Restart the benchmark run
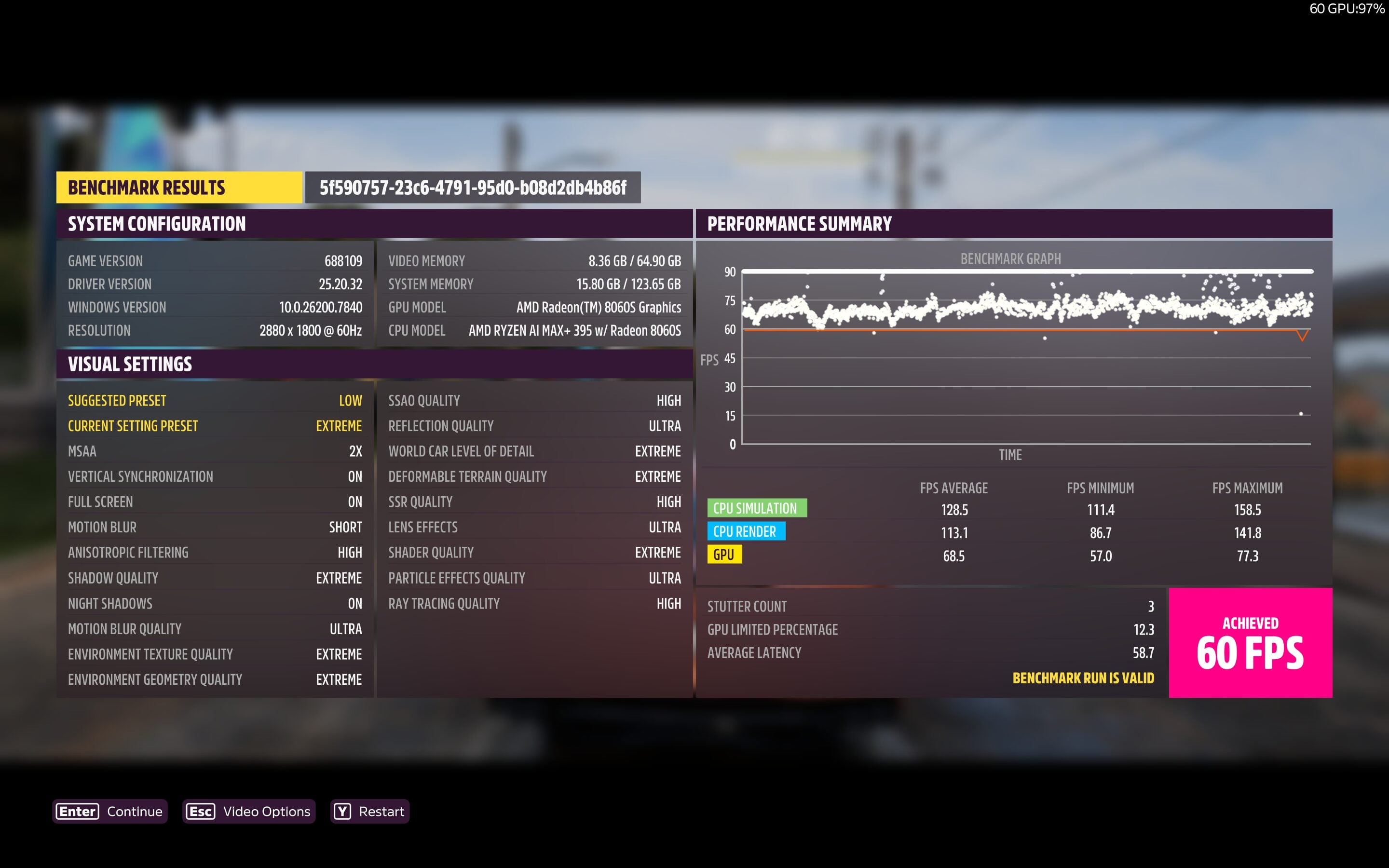Viewport: 1389px width, 868px height. point(369,811)
